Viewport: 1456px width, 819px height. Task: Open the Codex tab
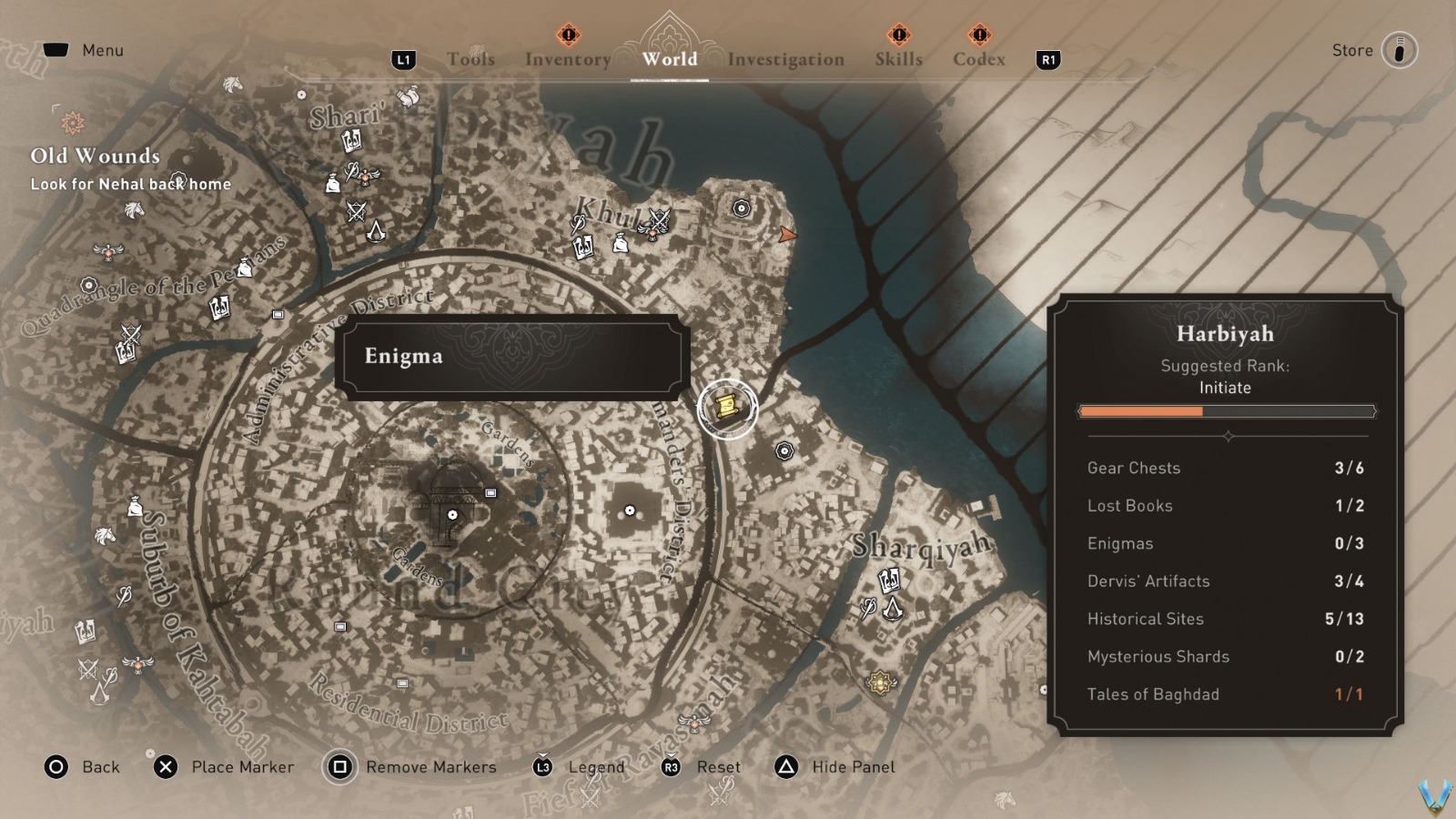coord(979,59)
